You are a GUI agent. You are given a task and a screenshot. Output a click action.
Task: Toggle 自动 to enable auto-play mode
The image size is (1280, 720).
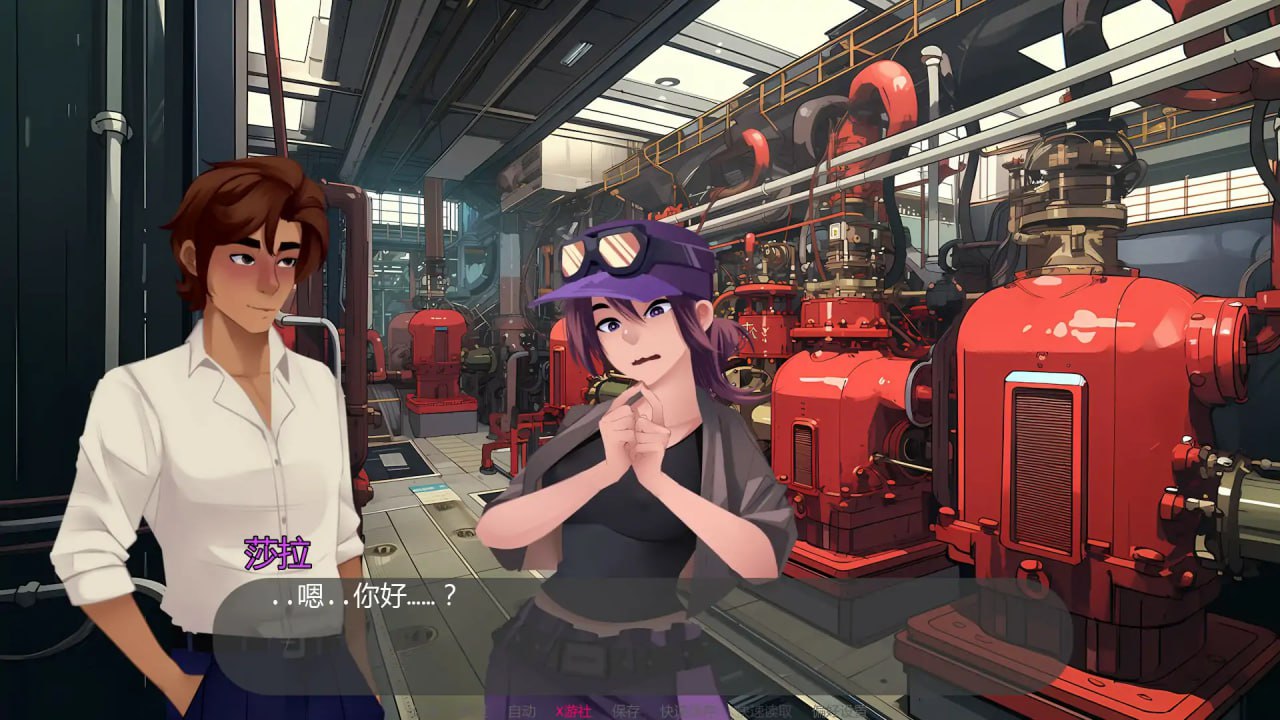(x=522, y=710)
